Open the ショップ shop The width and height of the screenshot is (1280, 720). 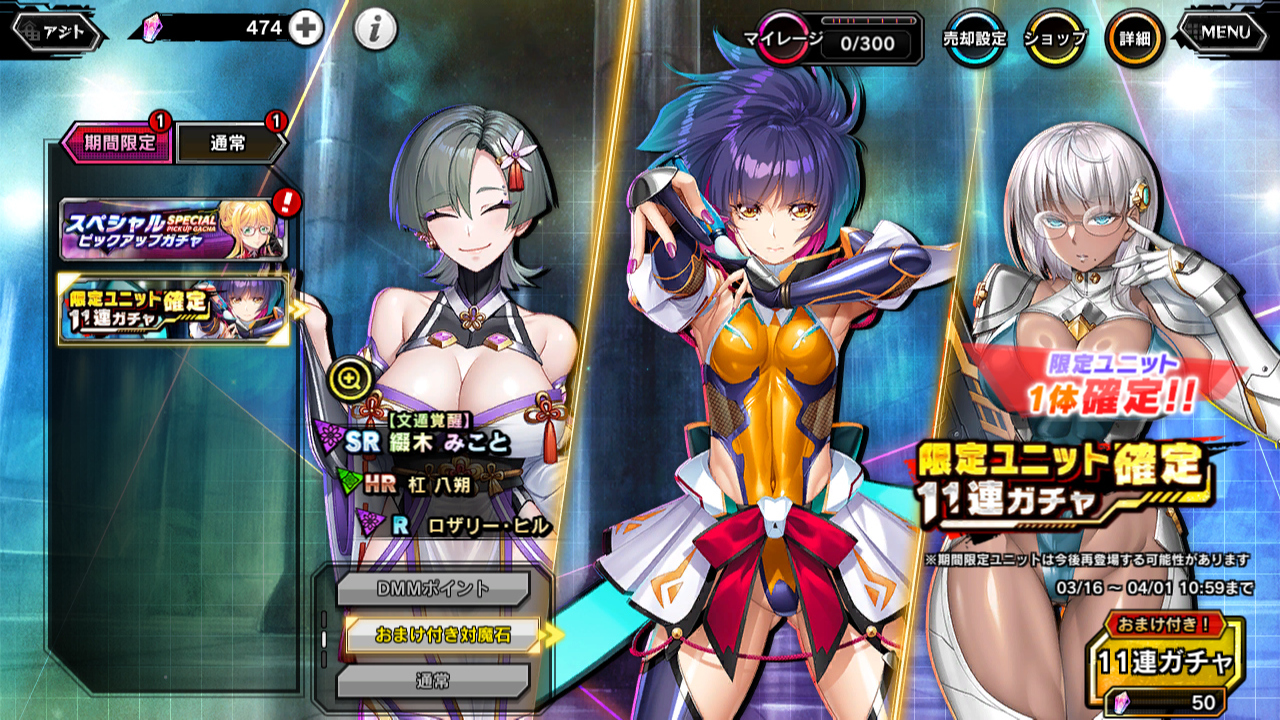pyautogui.click(x=1055, y=39)
